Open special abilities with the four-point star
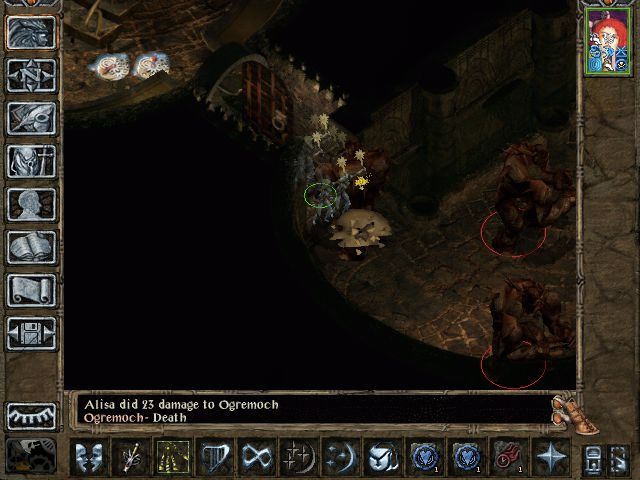640x480 pixels. pyautogui.click(x=550, y=457)
